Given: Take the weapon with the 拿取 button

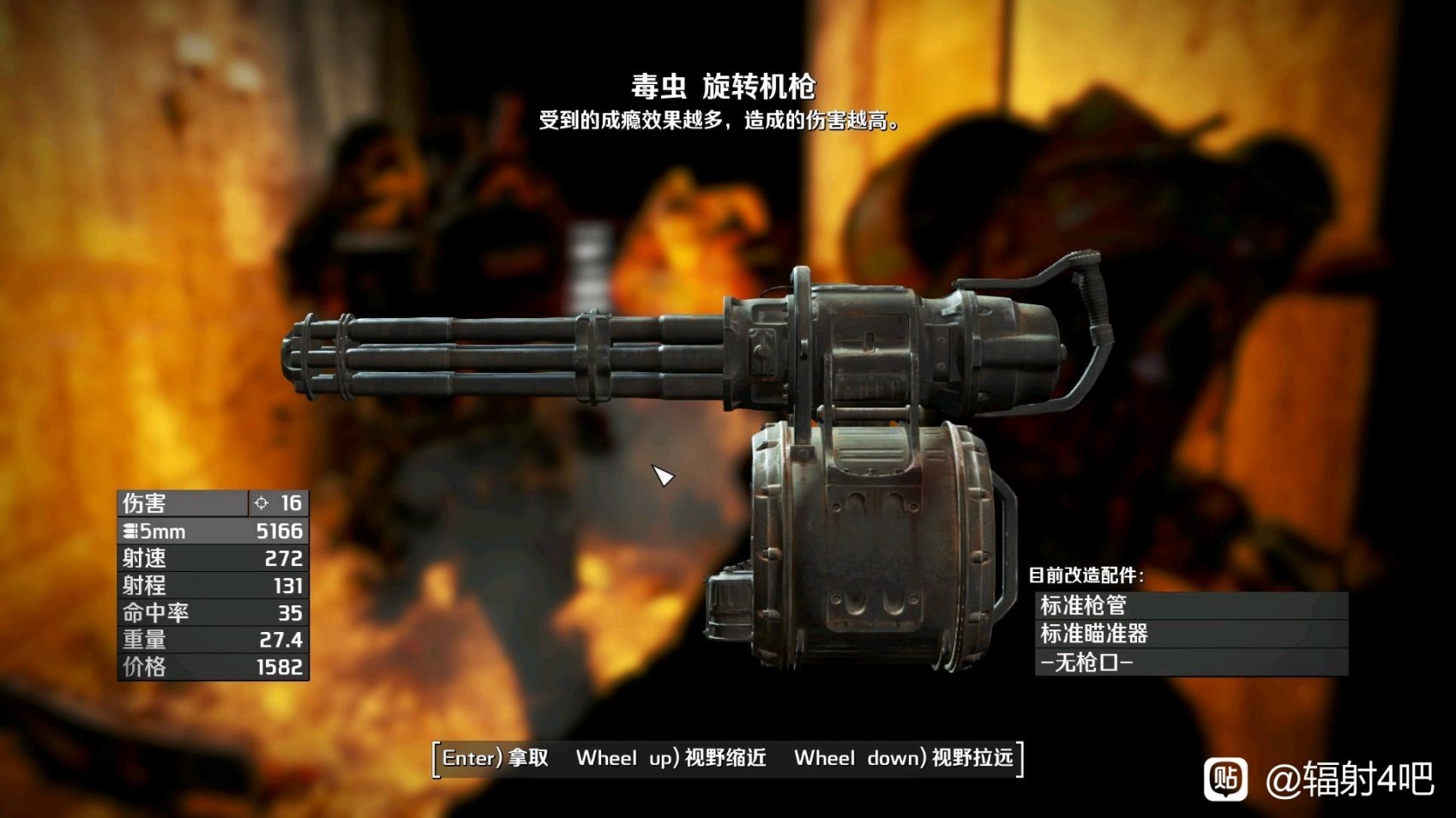Looking at the screenshot, I should 496,758.
